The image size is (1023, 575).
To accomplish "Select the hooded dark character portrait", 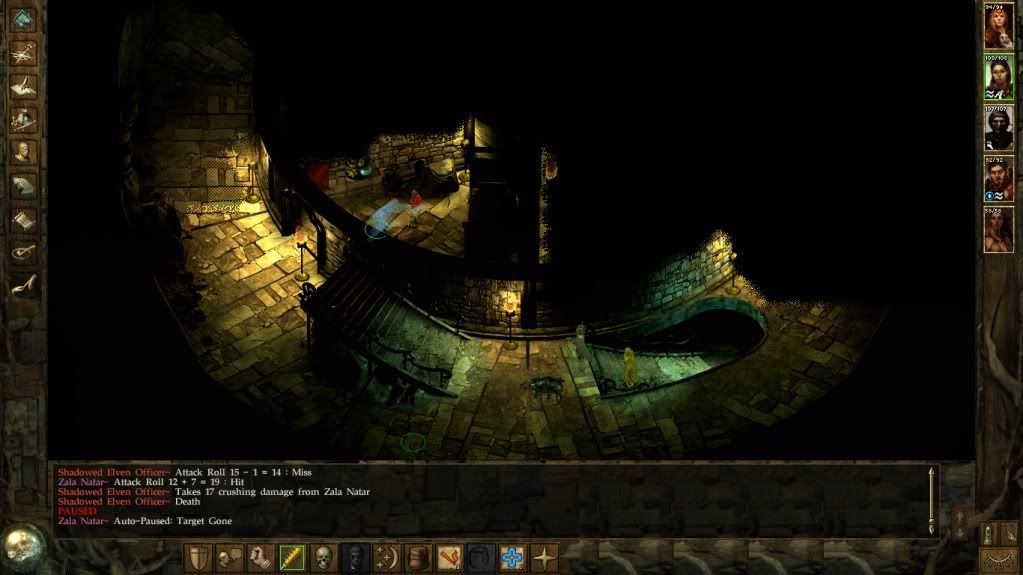I will pyautogui.click(x=997, y=129).
